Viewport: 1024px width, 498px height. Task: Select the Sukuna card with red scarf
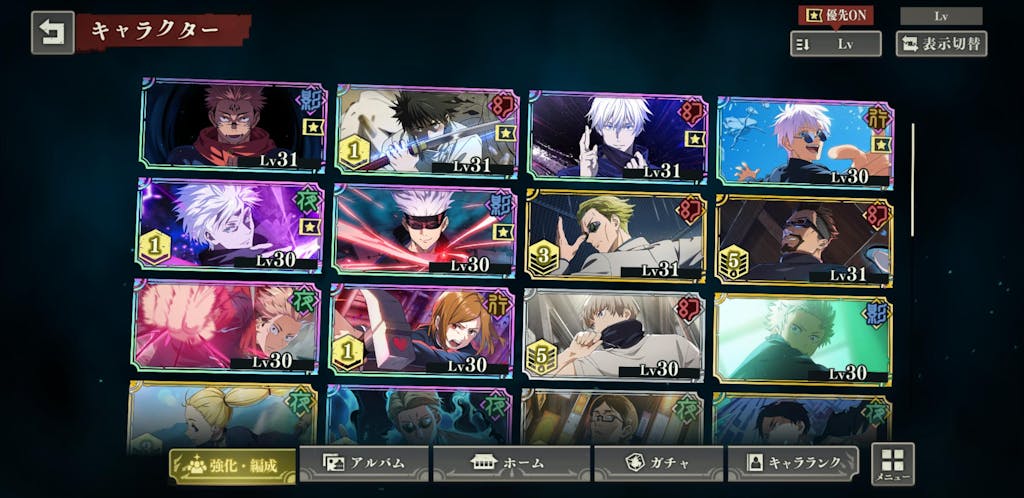pos(233,125)
